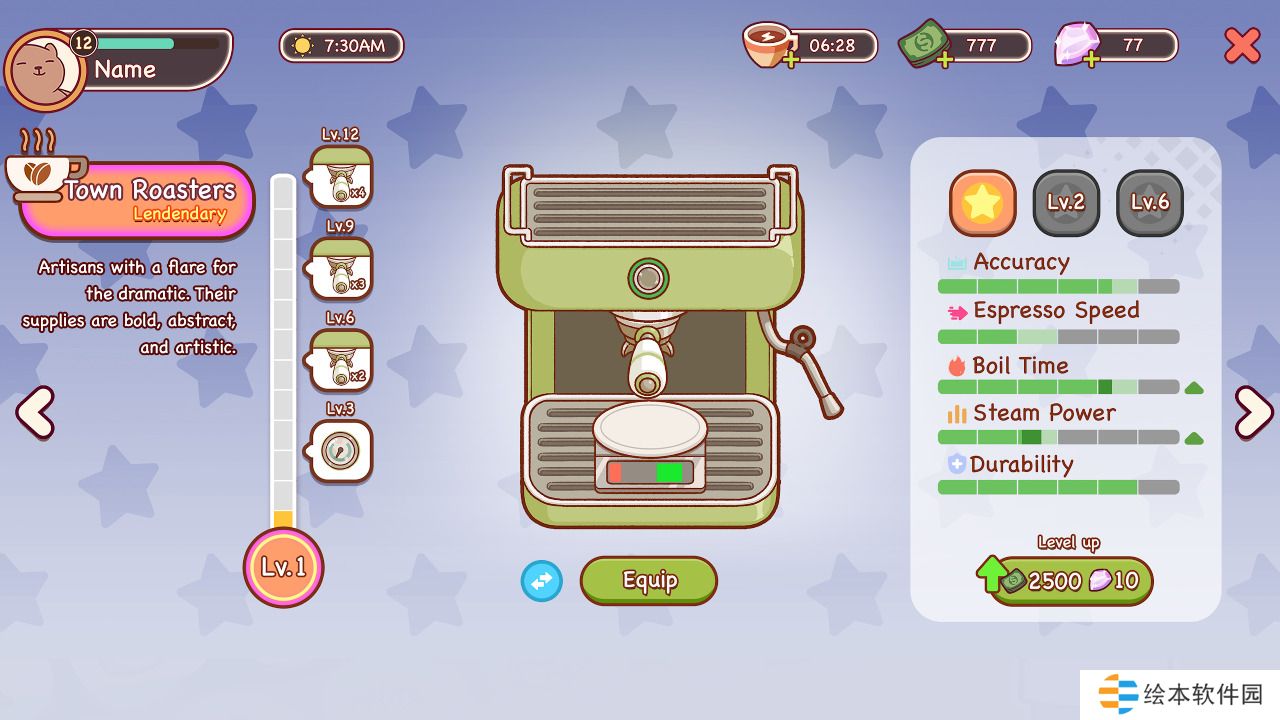Select the locked Lv.2 star tab
The image size is (1280, 720).
[1066, 203]
